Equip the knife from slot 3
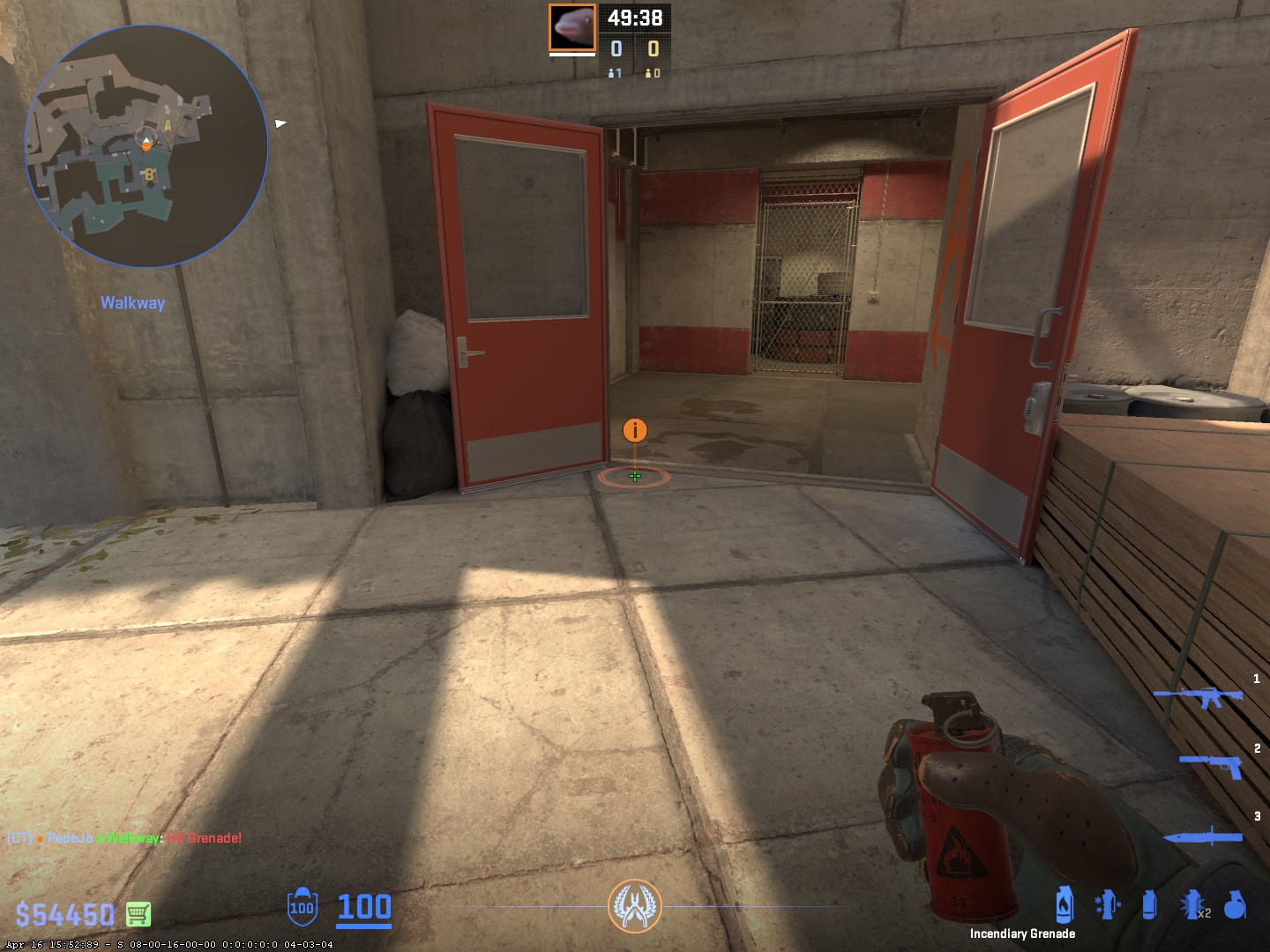Screen dimensions: 1270x952 1203,836
